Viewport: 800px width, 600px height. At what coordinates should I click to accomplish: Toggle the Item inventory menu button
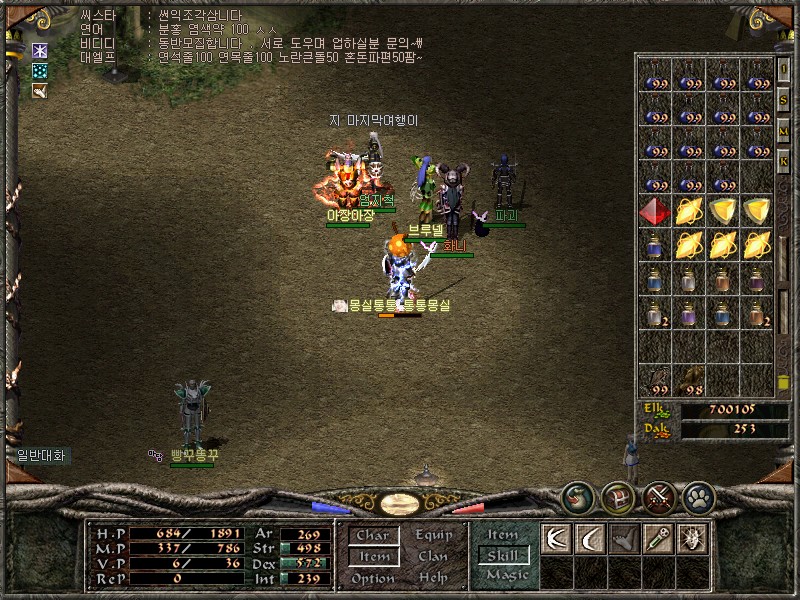pyautogui.click(x=374, y=556)
